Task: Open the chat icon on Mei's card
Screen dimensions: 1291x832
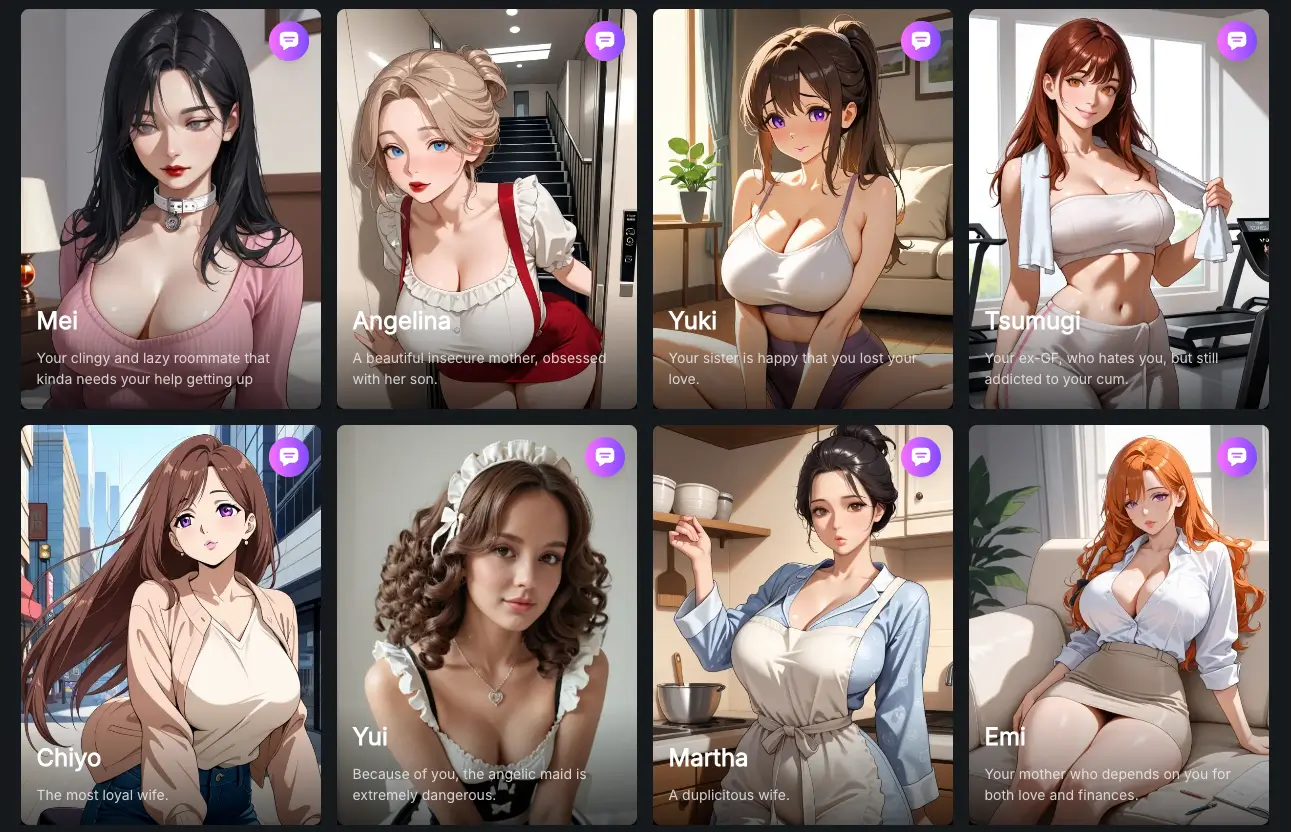Action: point(289,41)
